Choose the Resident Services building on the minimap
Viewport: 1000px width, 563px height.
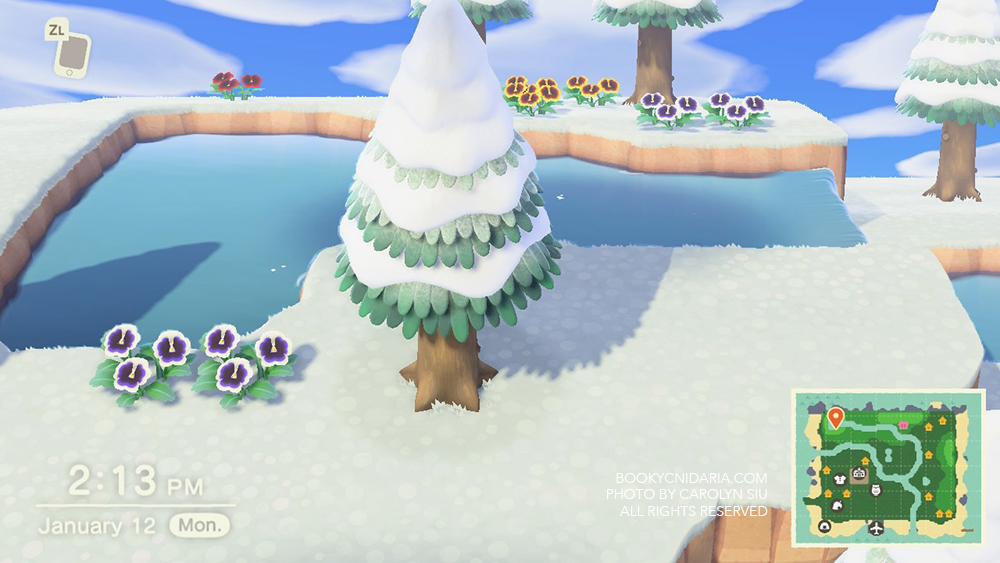(x=859, y=472)
